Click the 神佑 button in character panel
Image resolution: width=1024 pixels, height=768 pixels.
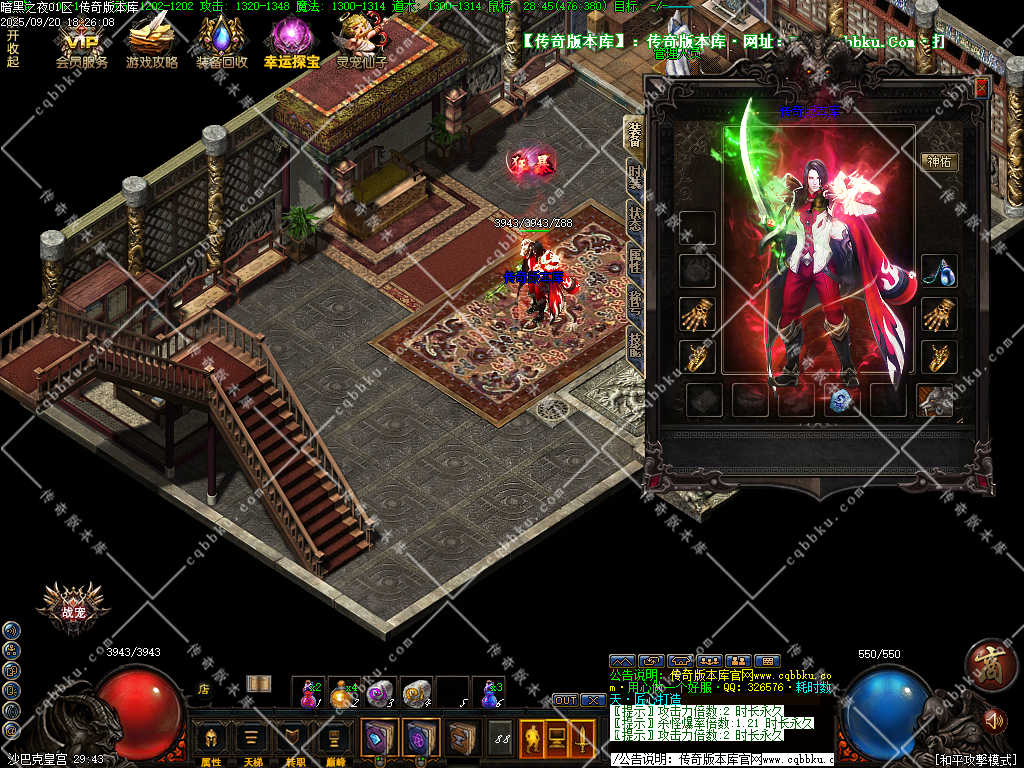tap(940, 161)
